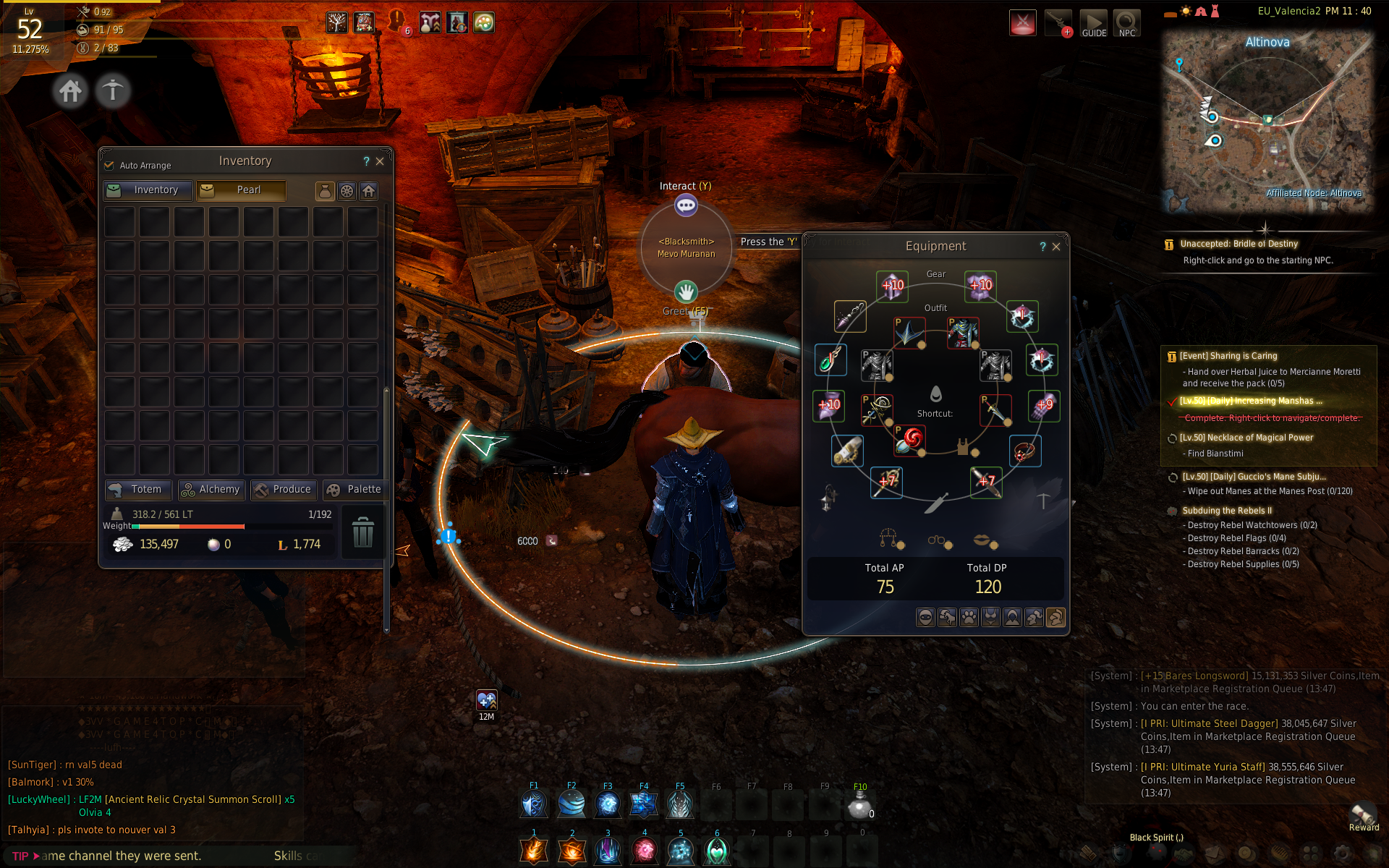Click the NPC finder button

point(1126,23)
